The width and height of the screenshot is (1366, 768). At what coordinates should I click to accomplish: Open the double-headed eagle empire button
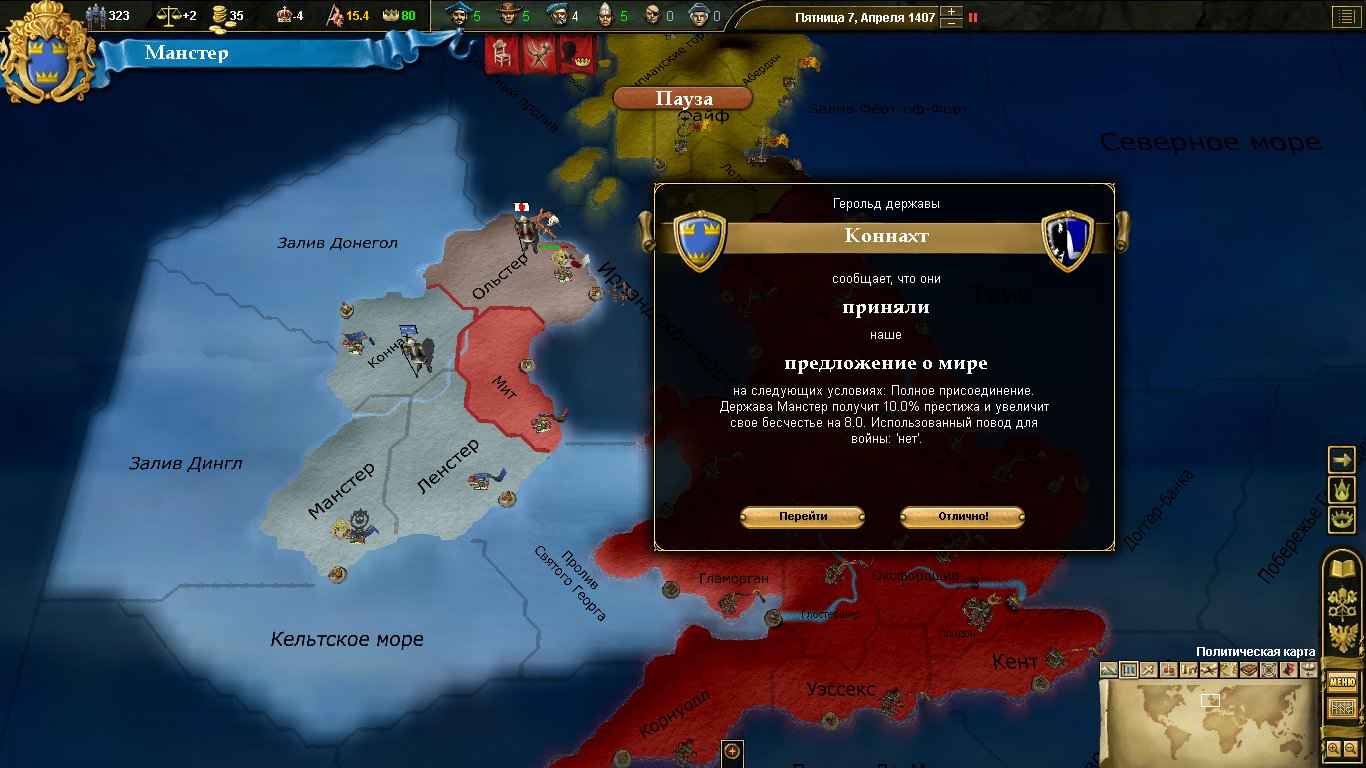coord(1341,638)
